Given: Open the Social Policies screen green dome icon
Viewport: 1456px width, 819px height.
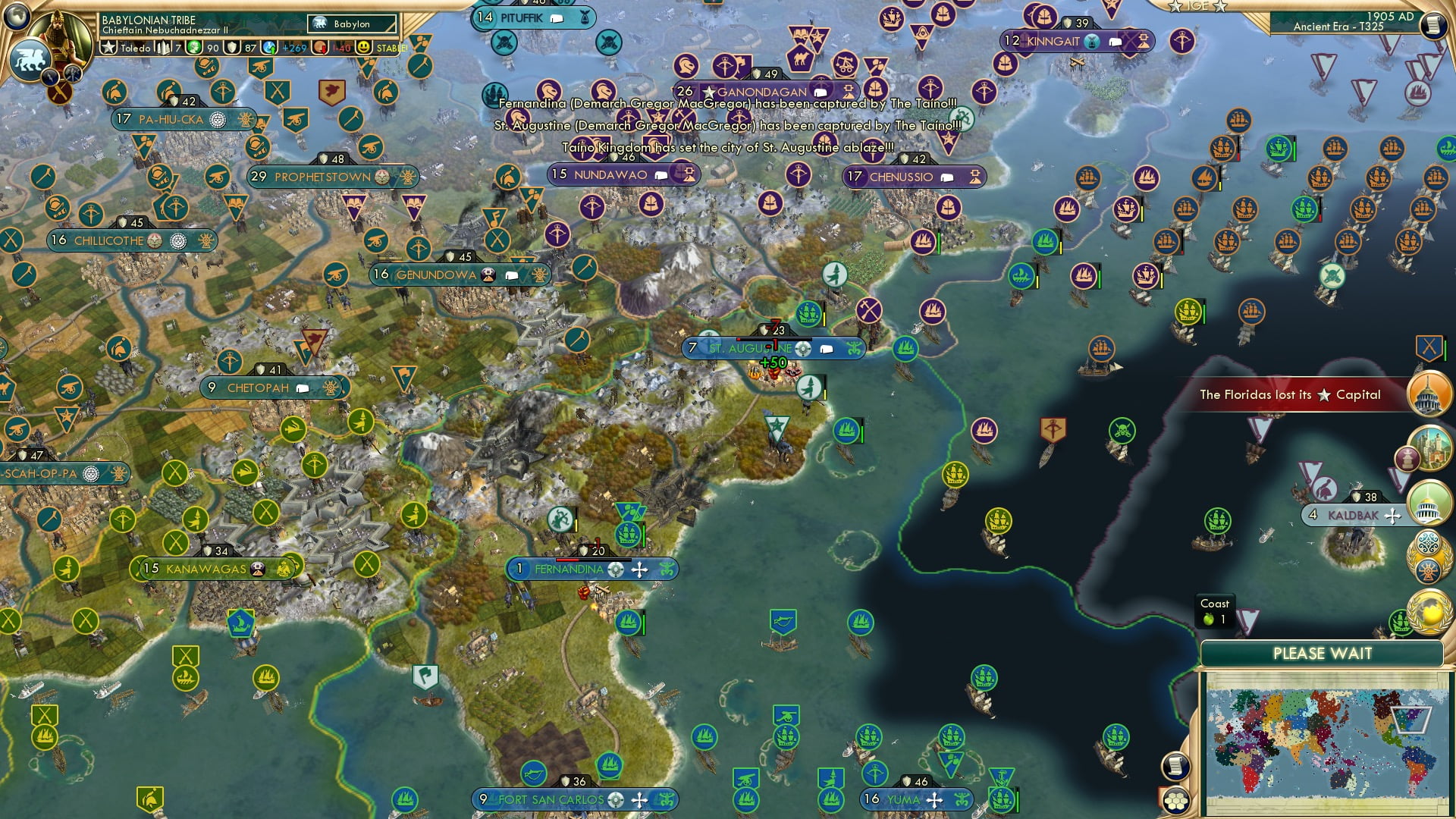Looking at the screenshot, I should point(1429,504).
